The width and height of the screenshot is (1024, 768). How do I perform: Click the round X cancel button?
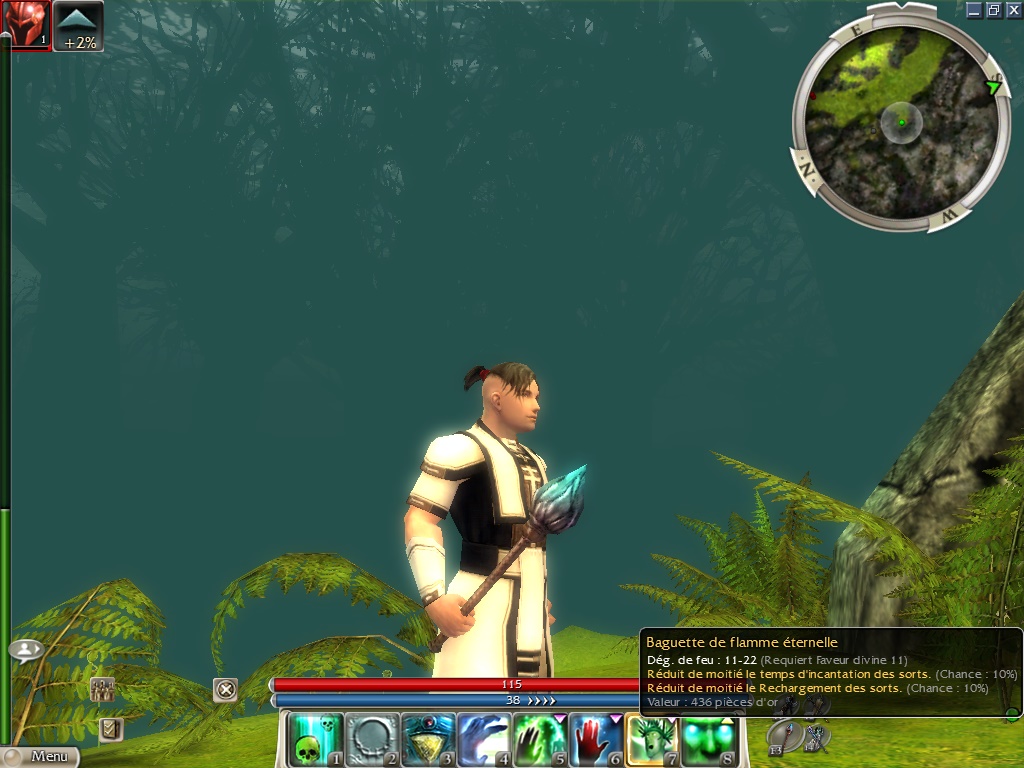pyautogui.click(x=226, y=689)
